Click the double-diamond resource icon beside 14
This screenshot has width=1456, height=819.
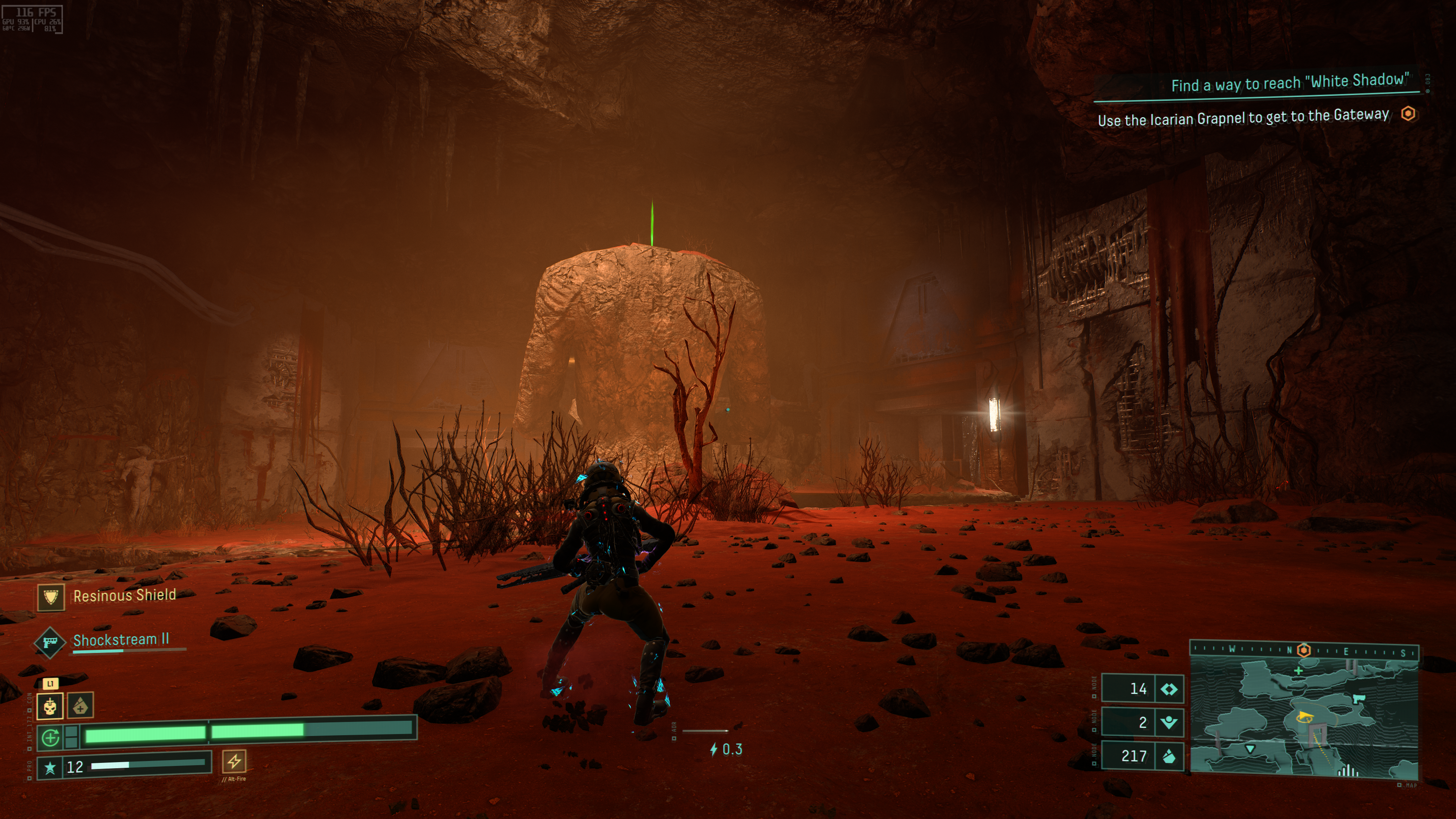tap(1168, 689)
